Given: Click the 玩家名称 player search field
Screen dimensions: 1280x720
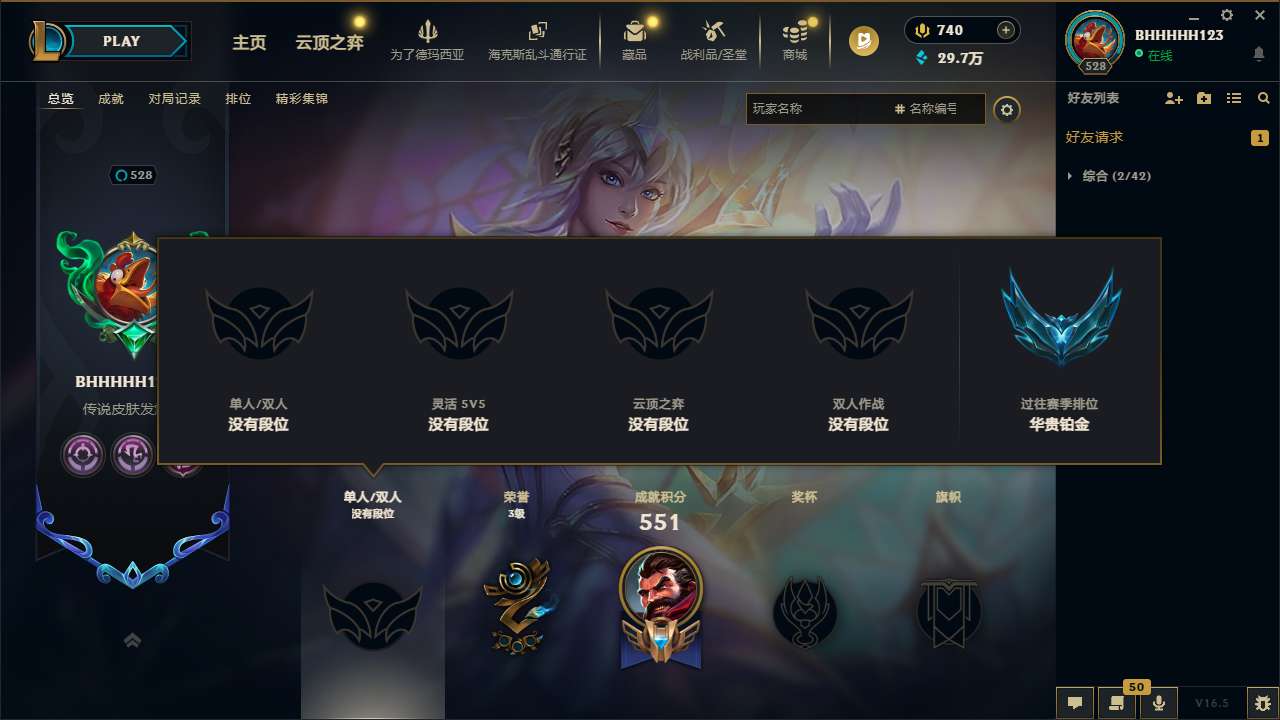Looking at the screenshot, I should coord(820,109).
